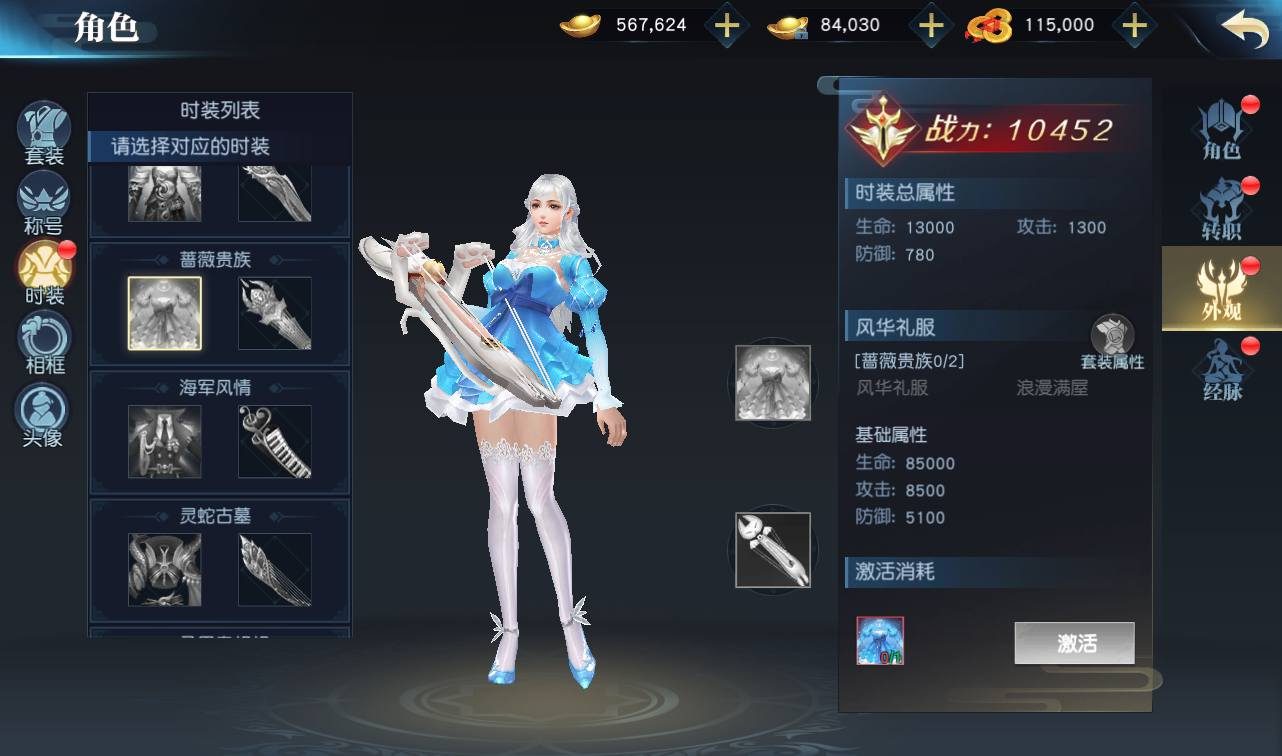Open the 转职 class change tab
The image size is (1282, 756).
click(x=1222, y=208)
